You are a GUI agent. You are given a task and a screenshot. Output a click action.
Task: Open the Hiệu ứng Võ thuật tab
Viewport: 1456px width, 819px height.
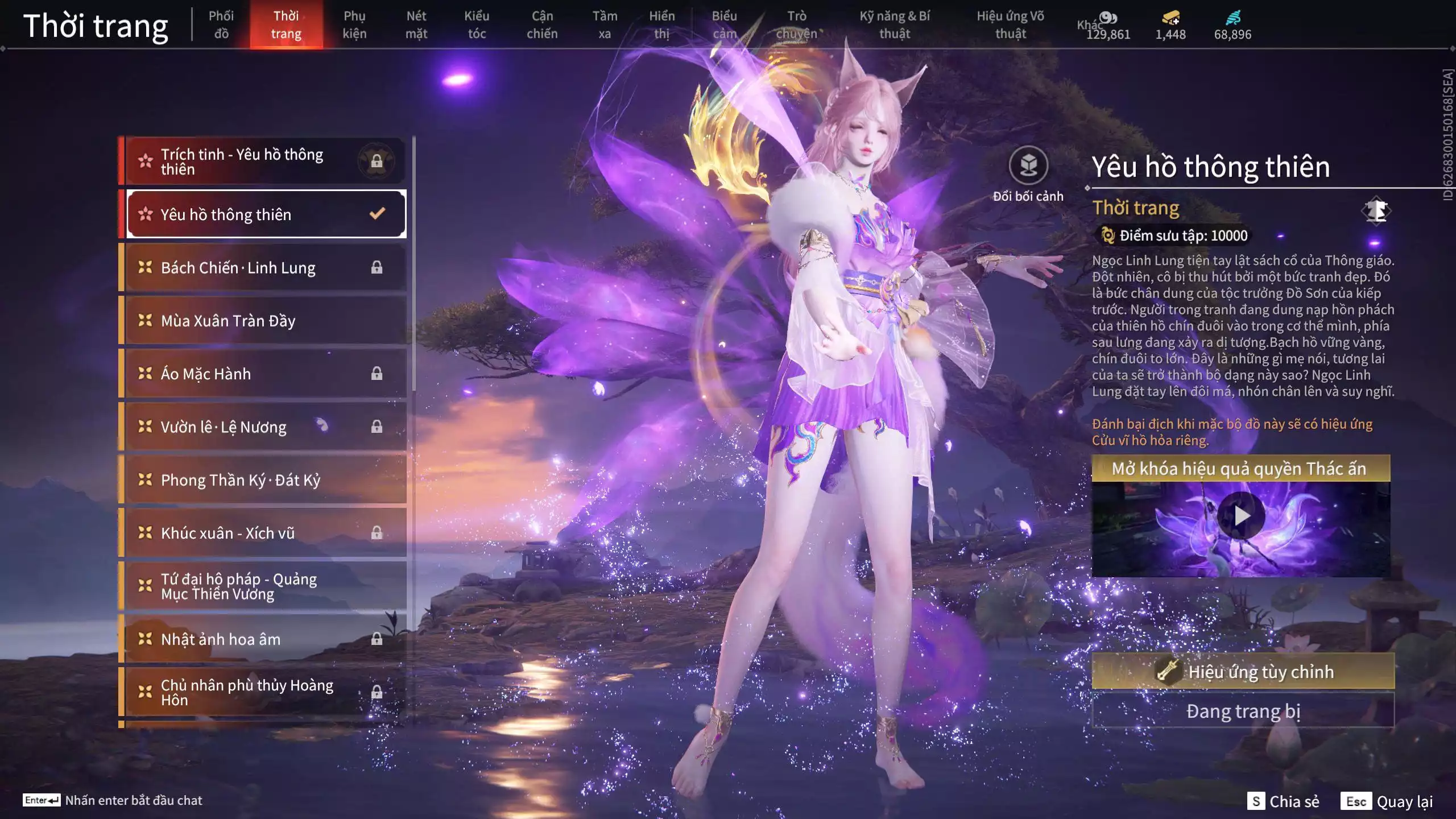pyautogui.click(x=1011, y=24)
